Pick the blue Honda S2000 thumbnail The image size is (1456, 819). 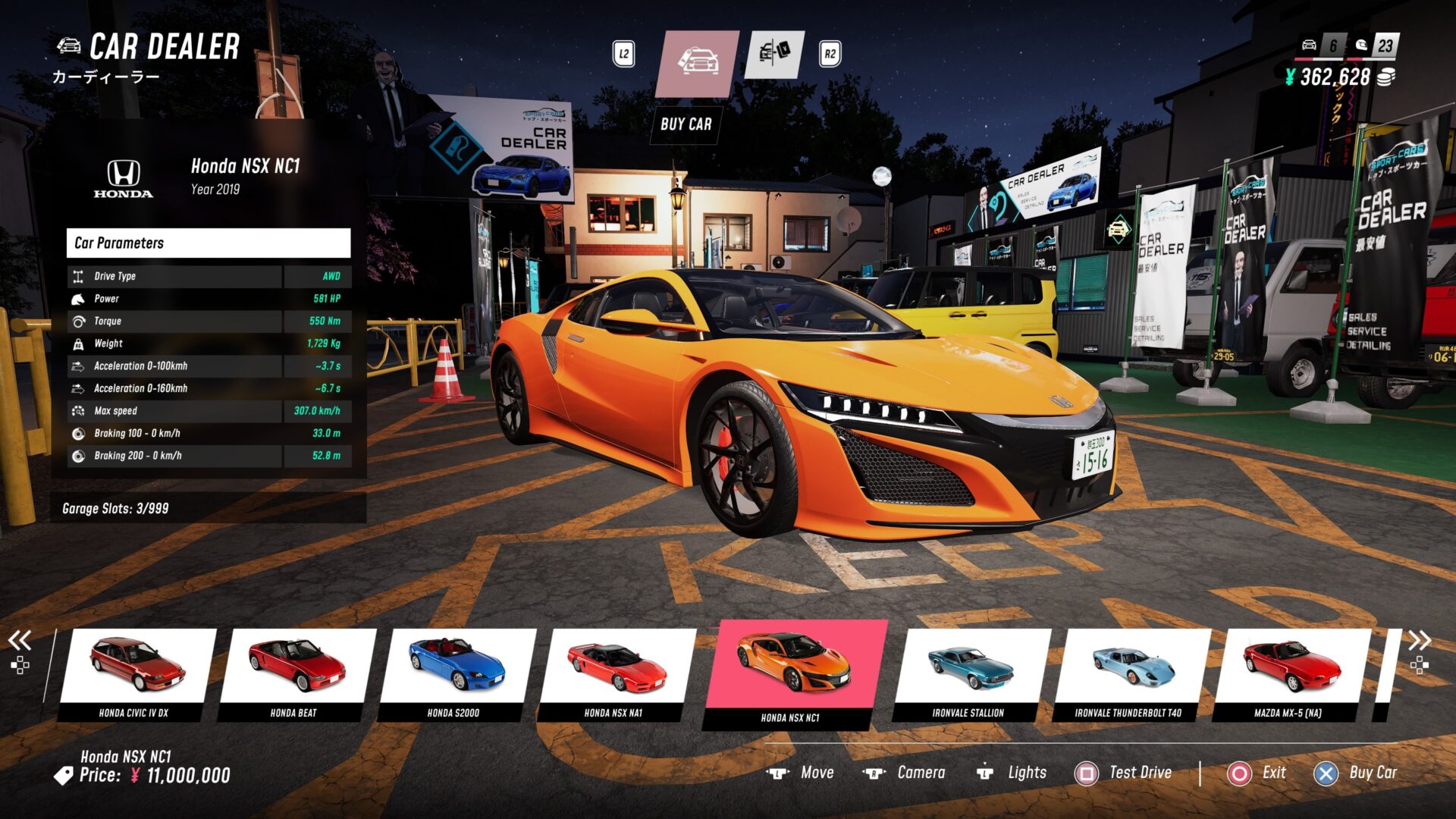click(455, 671)
